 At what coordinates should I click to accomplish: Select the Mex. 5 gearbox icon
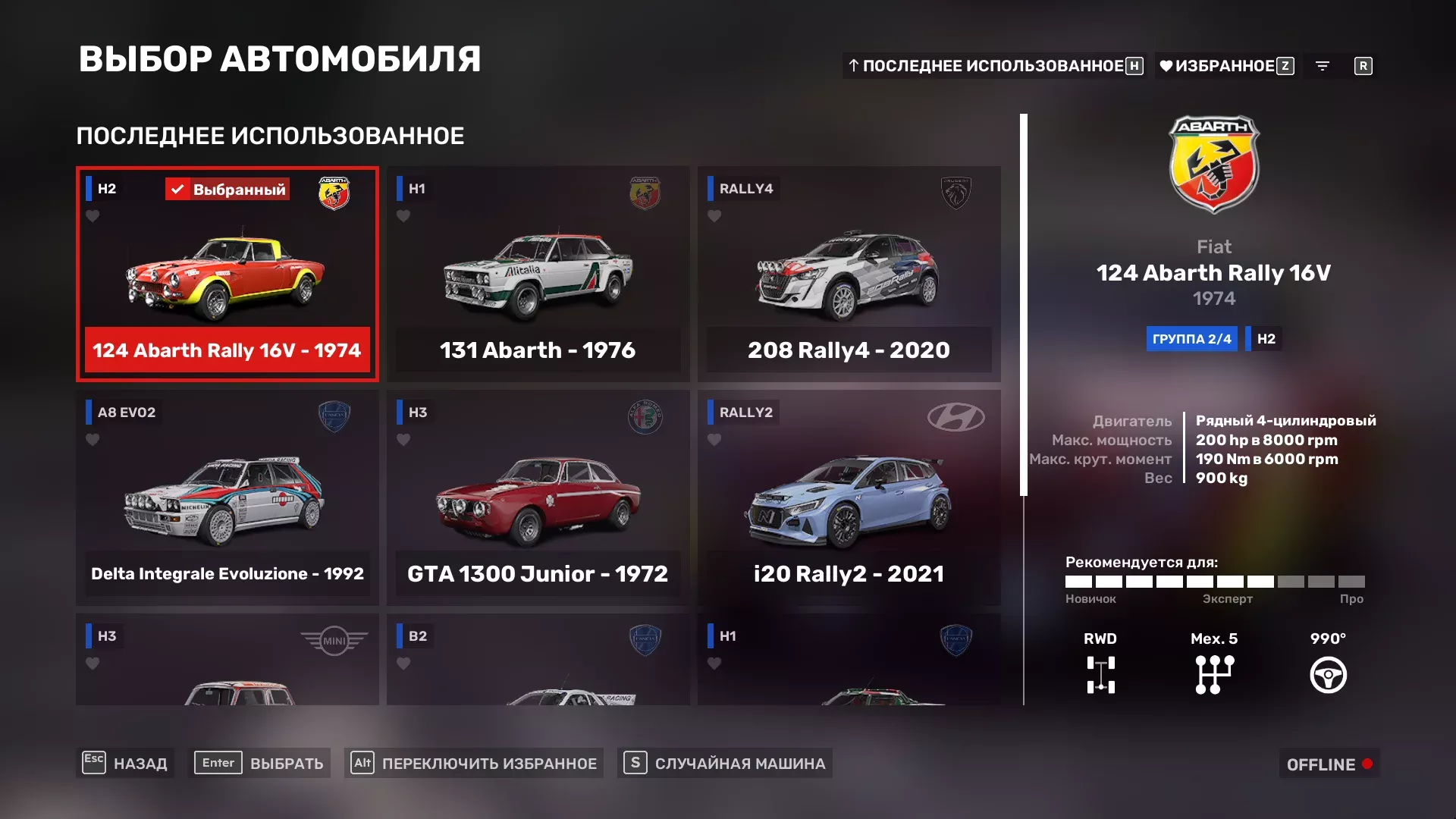(1214, 673)
